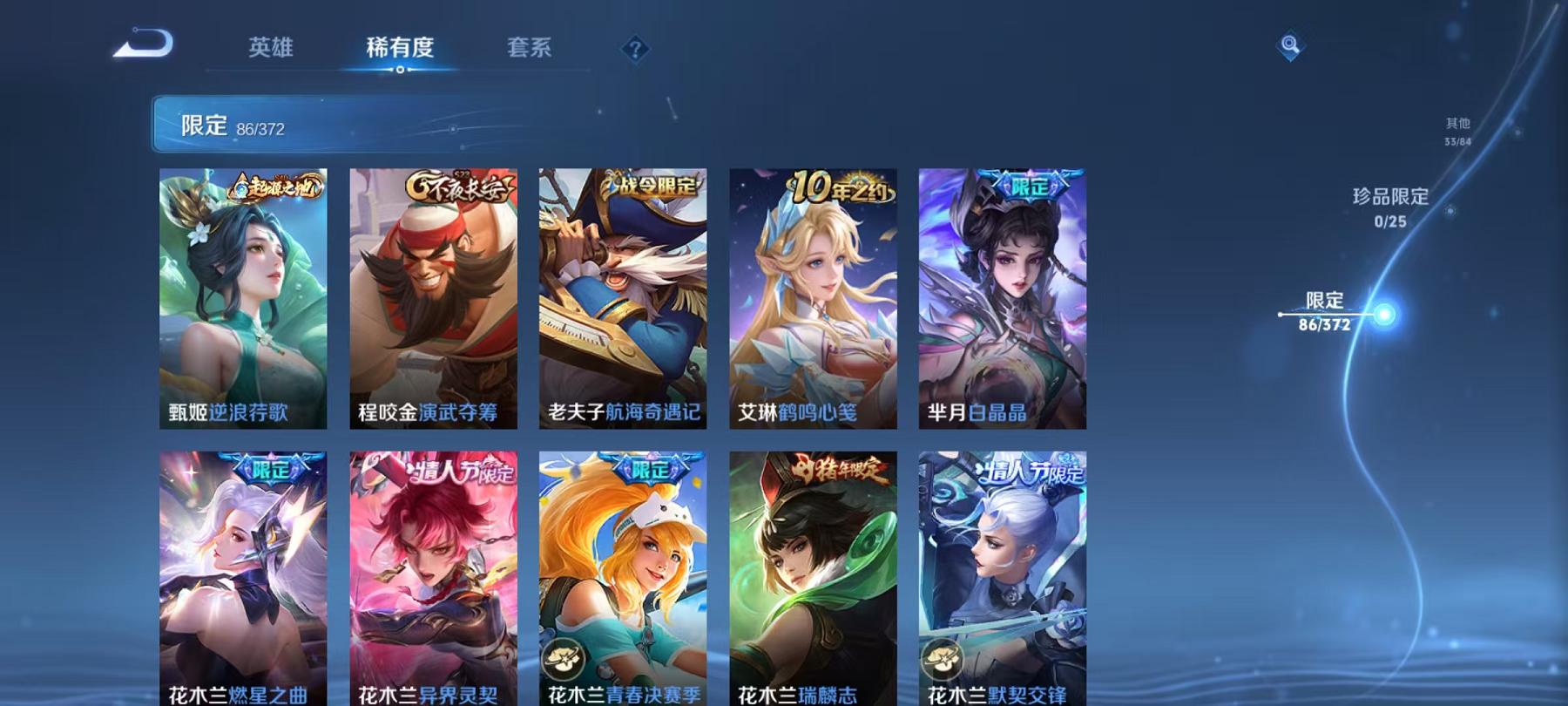Click the question mark help icon beside the tabs
The image size is (1568, 706).
[x=635, y=48]
